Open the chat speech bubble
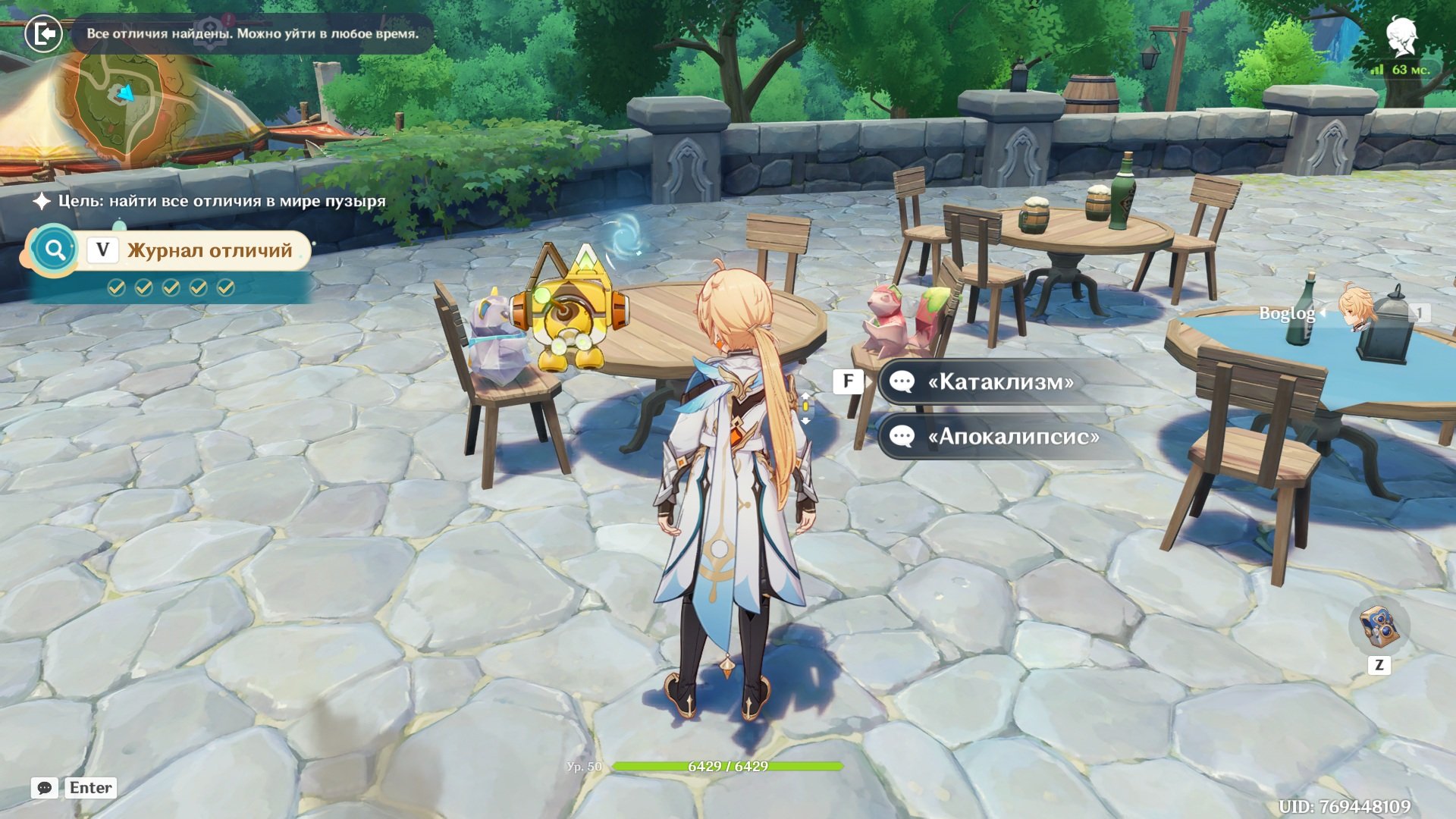The image size is (1456, 819). [x=45, y=788]
